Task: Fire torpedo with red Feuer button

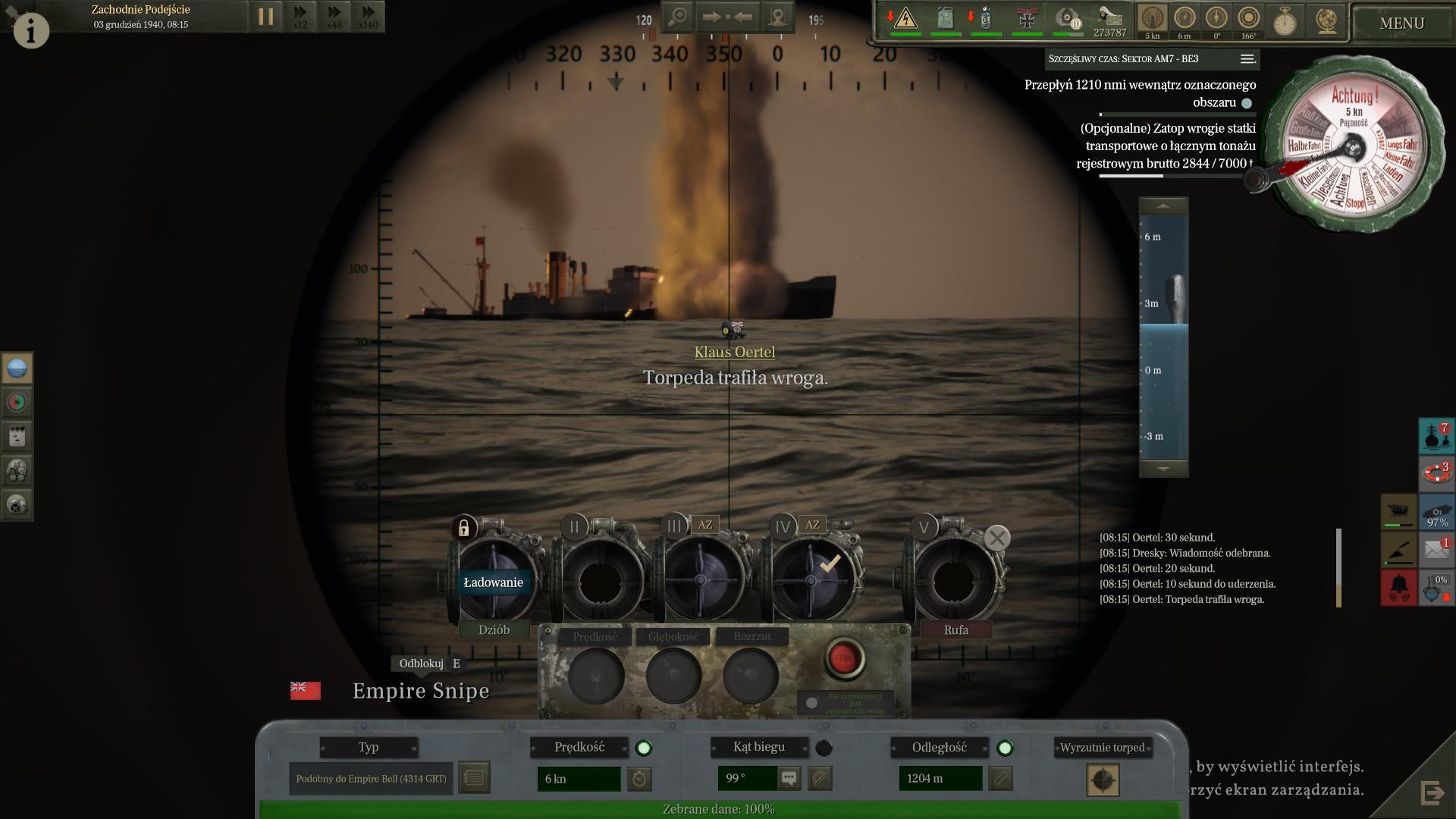Action: pyautogui.click(x=843, y=657)
